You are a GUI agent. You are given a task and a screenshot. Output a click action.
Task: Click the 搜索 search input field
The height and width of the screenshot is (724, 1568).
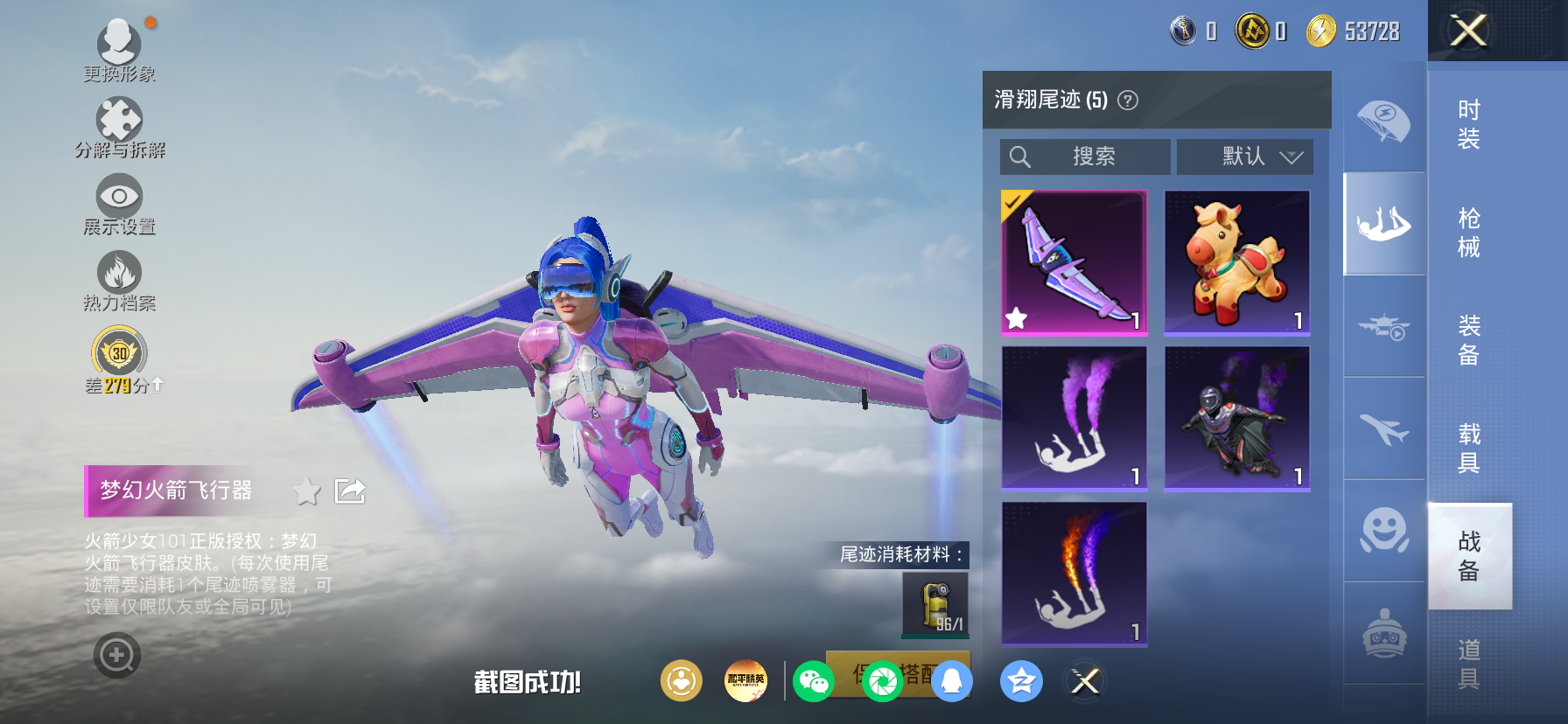tap(1085, 157)
